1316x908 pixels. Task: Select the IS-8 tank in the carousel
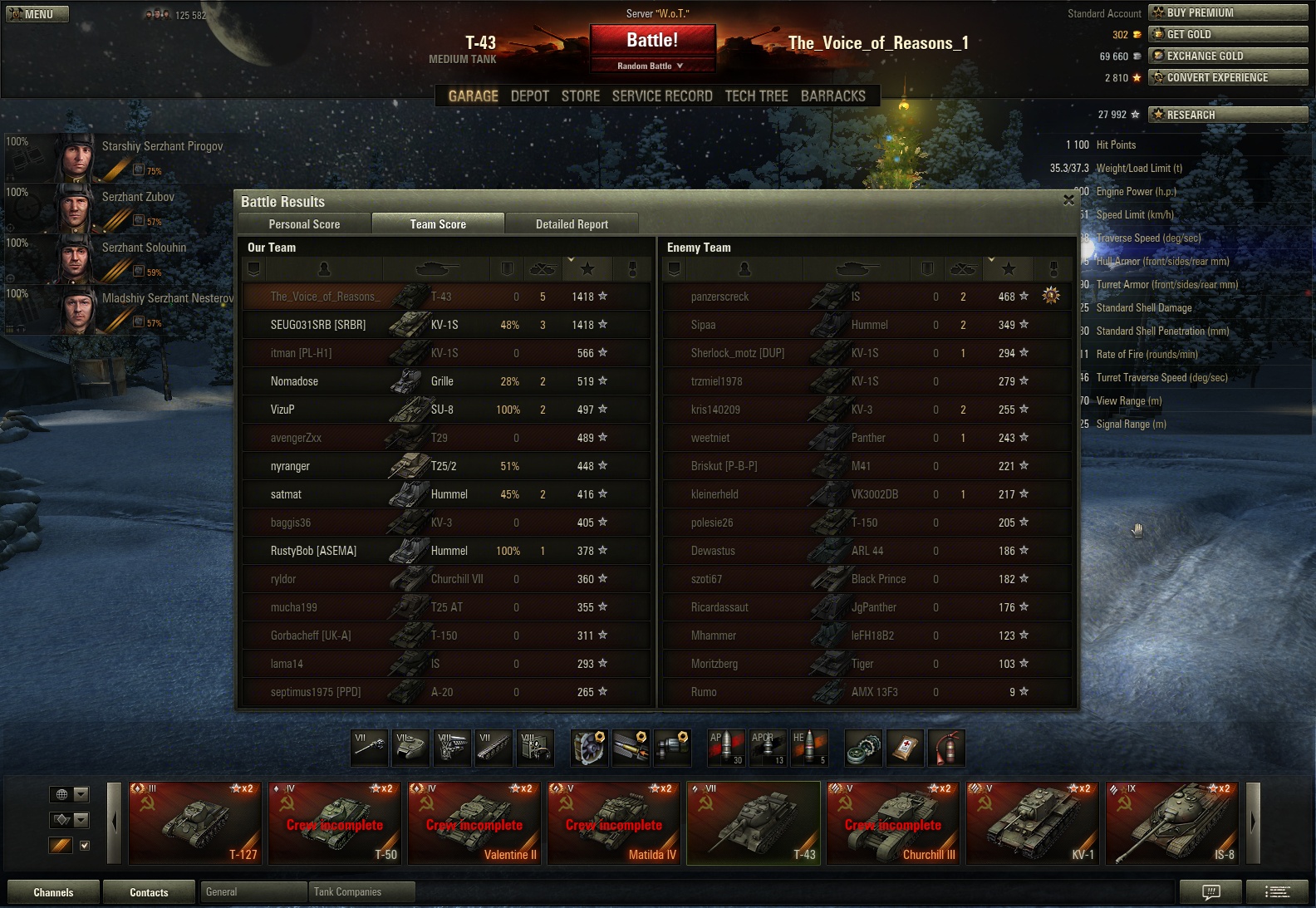point(1172,823)
